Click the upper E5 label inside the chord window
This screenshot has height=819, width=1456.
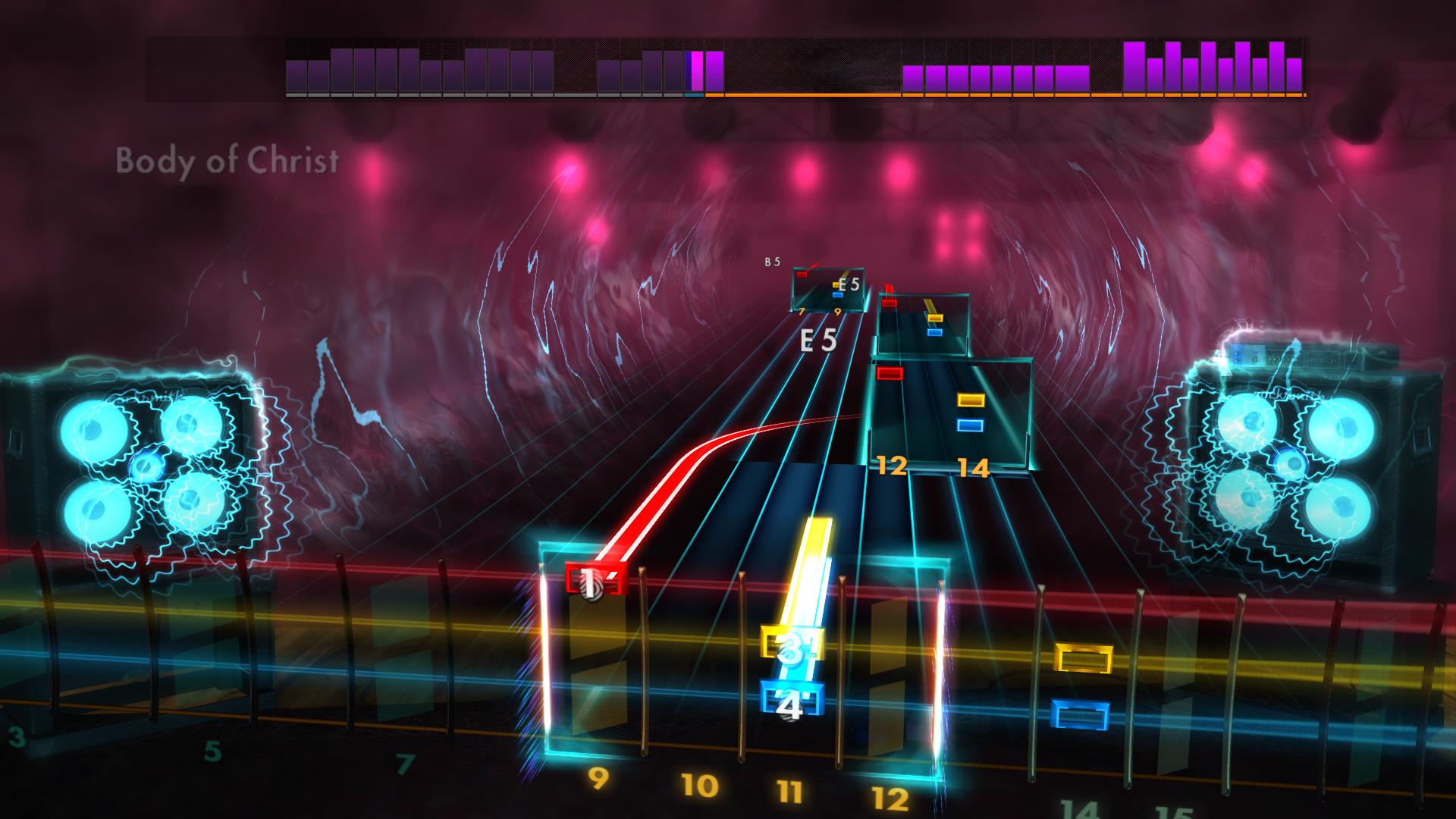[x=849, y=283]
